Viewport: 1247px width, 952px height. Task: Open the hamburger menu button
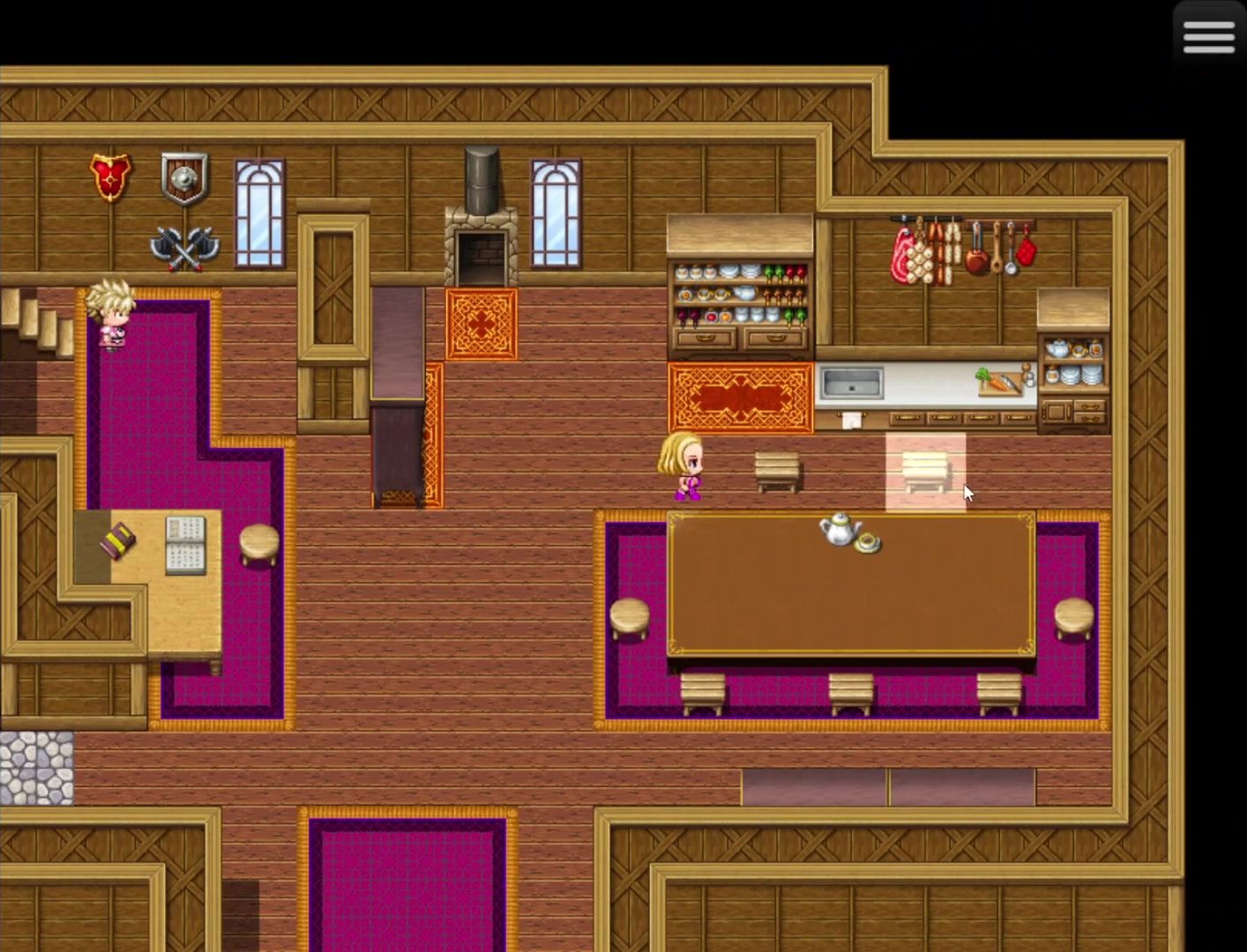pos(1208,36)
